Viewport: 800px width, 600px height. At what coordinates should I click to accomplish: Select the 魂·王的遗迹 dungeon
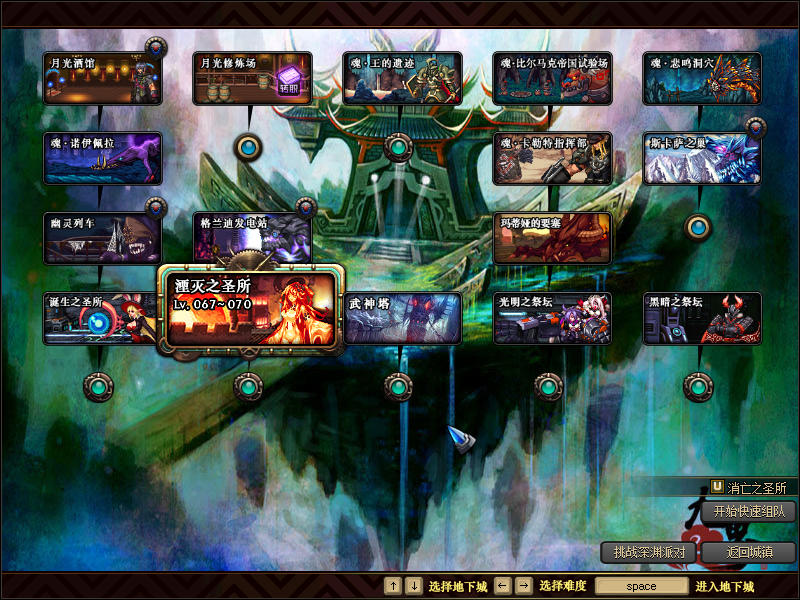click(402, 78)
